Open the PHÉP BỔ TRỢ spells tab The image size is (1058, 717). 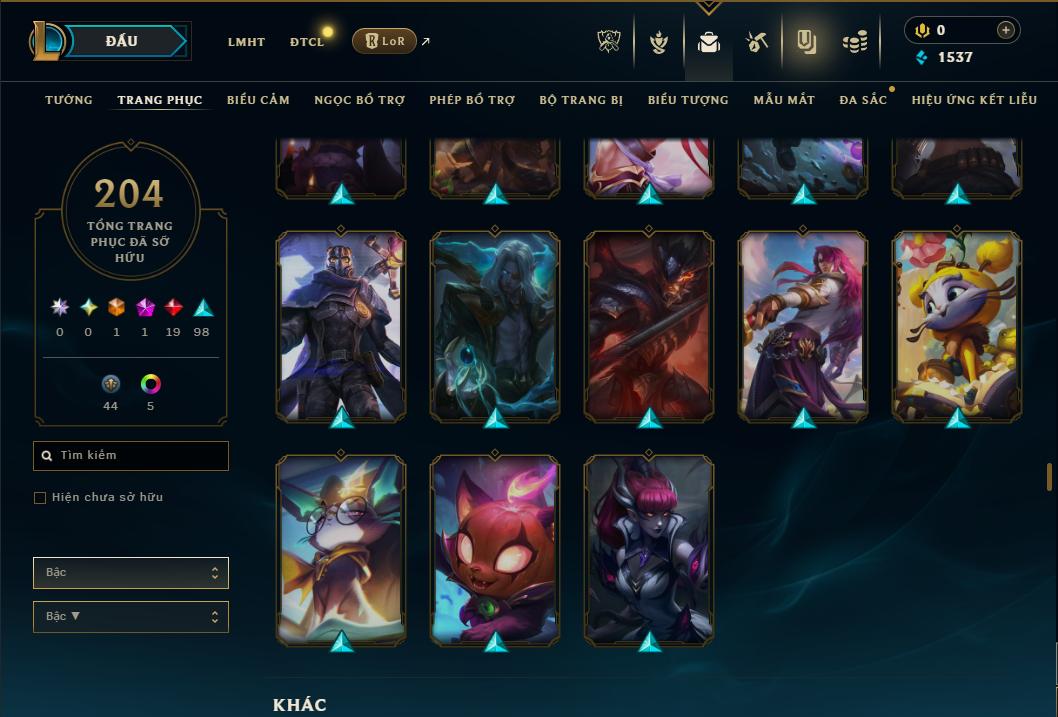pyautogui.click(x=472, y=100)
